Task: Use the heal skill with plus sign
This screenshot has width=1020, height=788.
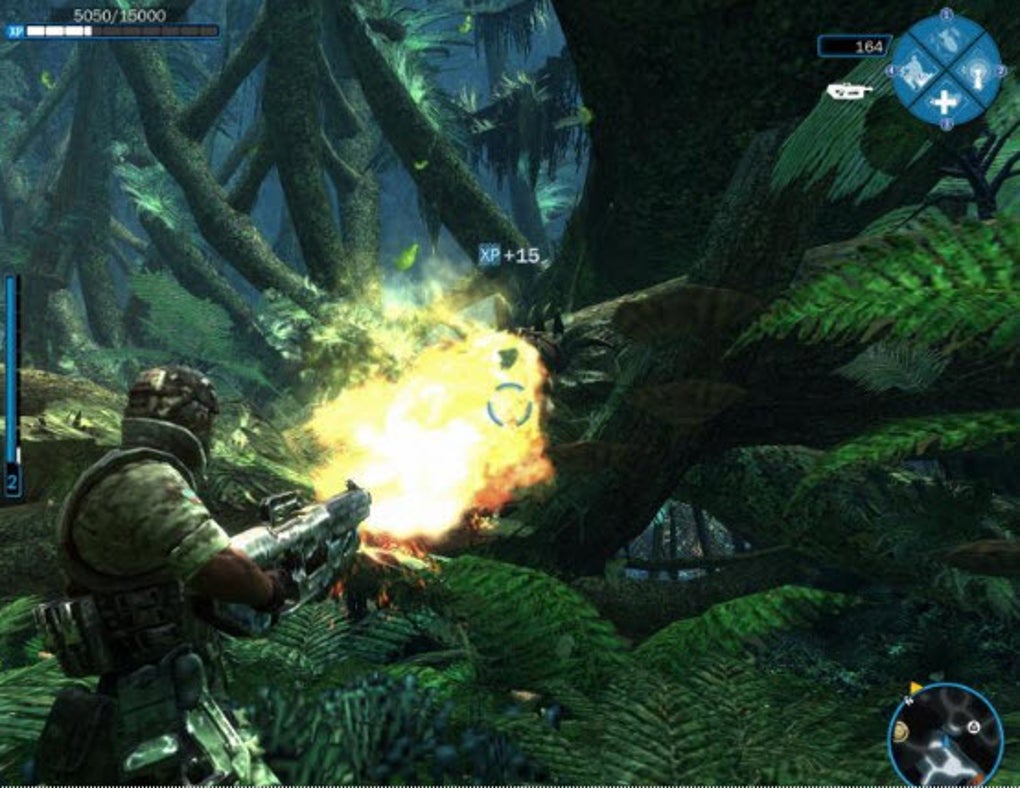Action: tap(945, 100)
